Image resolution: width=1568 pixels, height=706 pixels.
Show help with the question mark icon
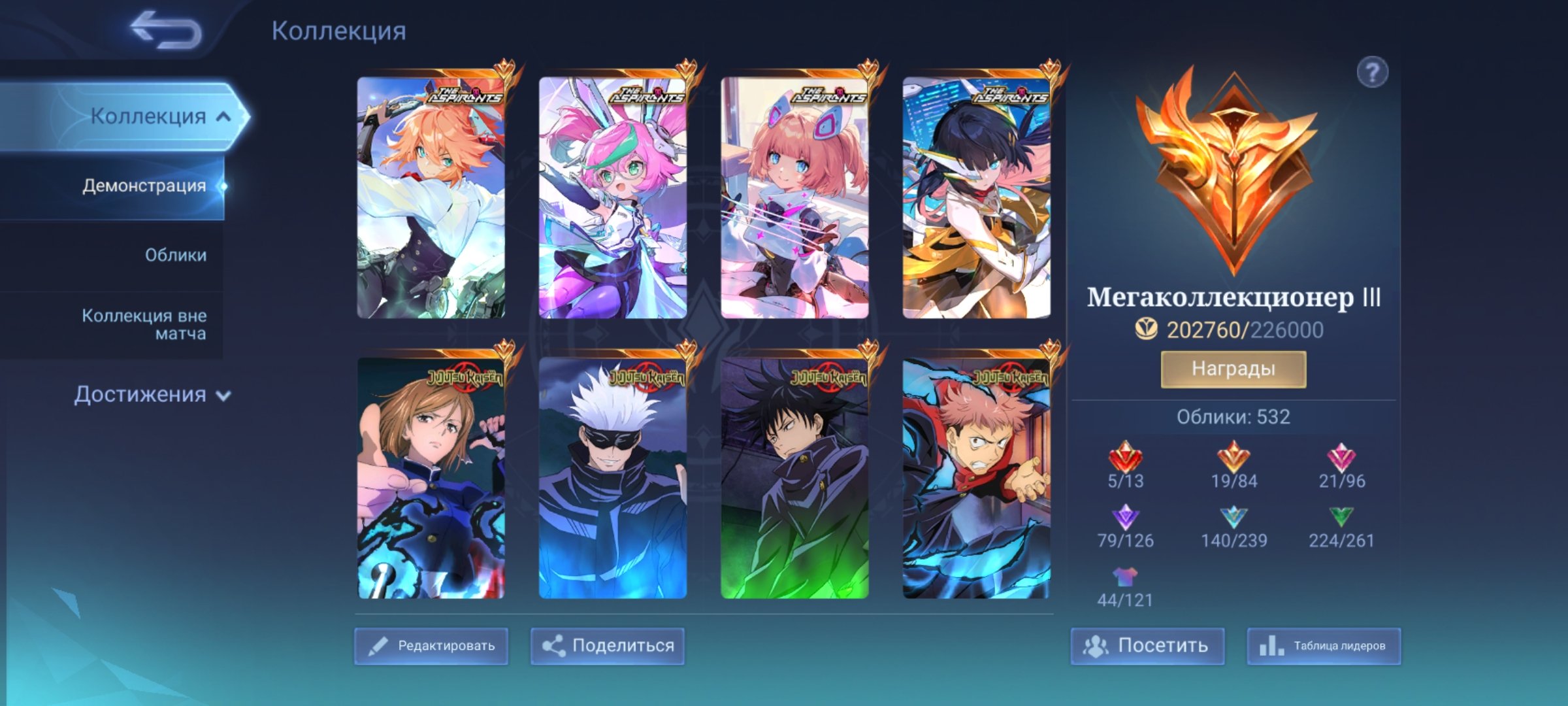1372,72
